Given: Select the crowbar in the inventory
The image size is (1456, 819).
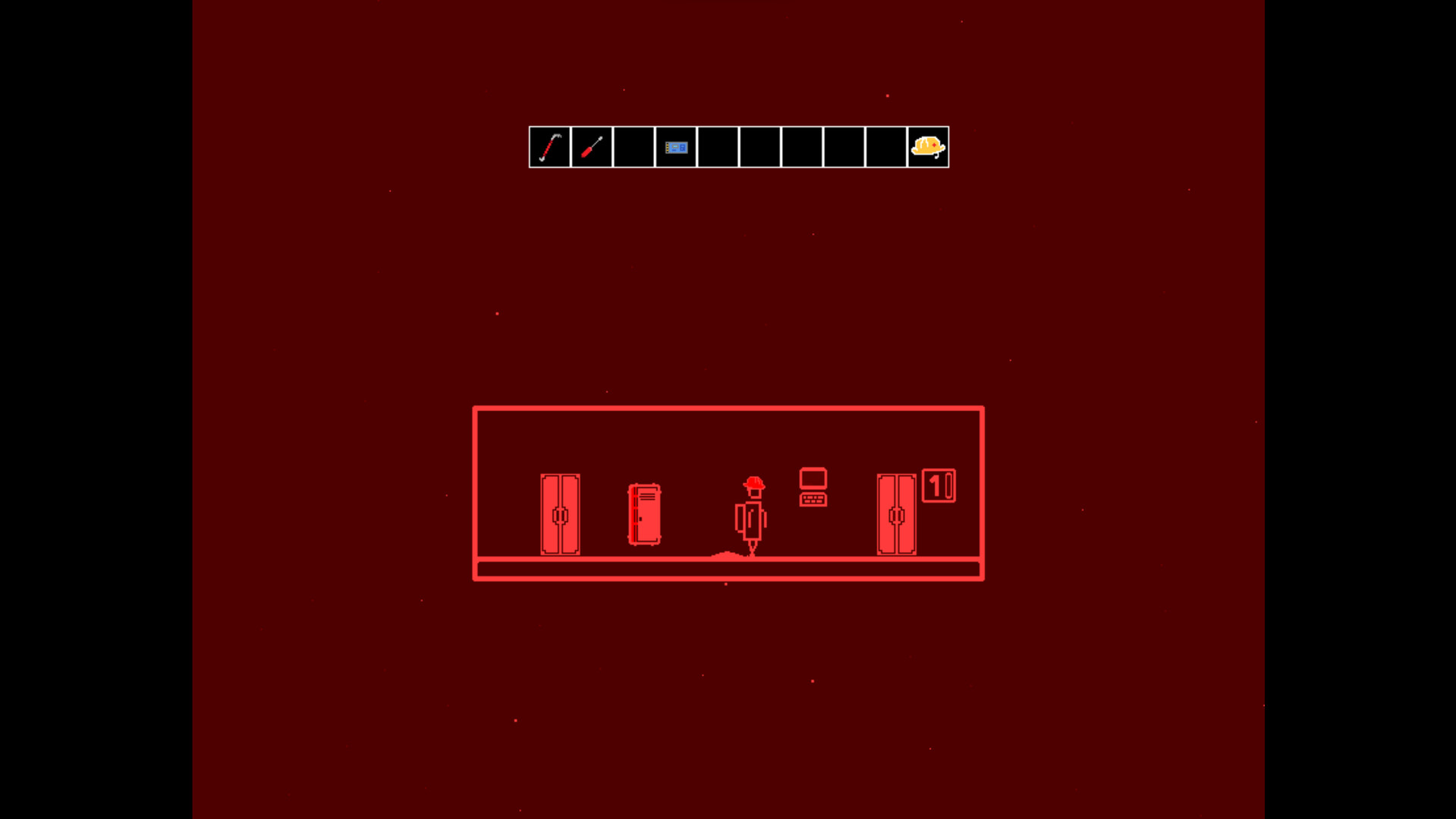Looking at the screenshot, I should pyautogui.click(x=549, y=147).
